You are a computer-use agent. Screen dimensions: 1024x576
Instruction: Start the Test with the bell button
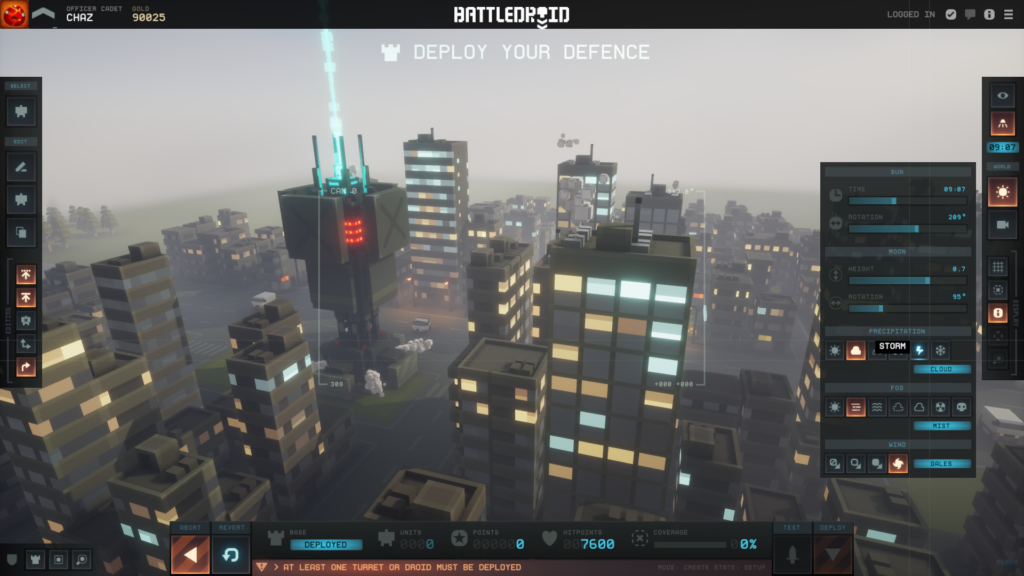click(x=792, y=554)
